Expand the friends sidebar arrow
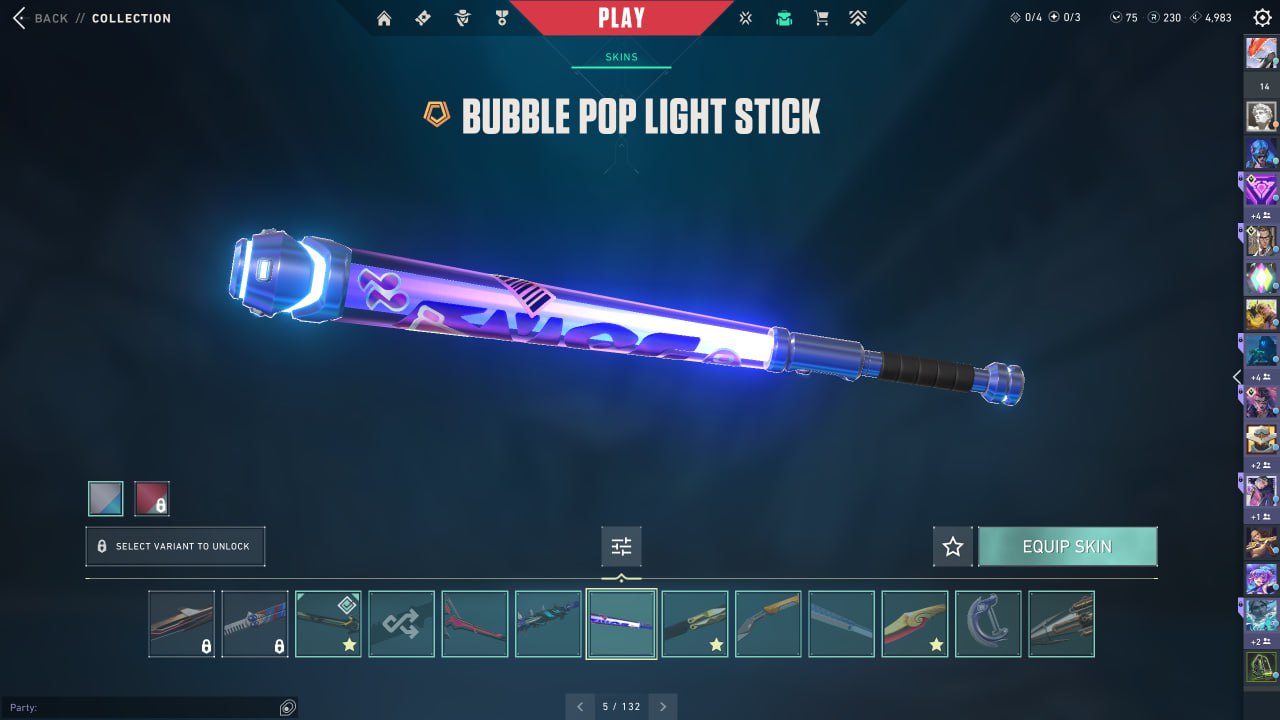 (x=1238, y=377)
